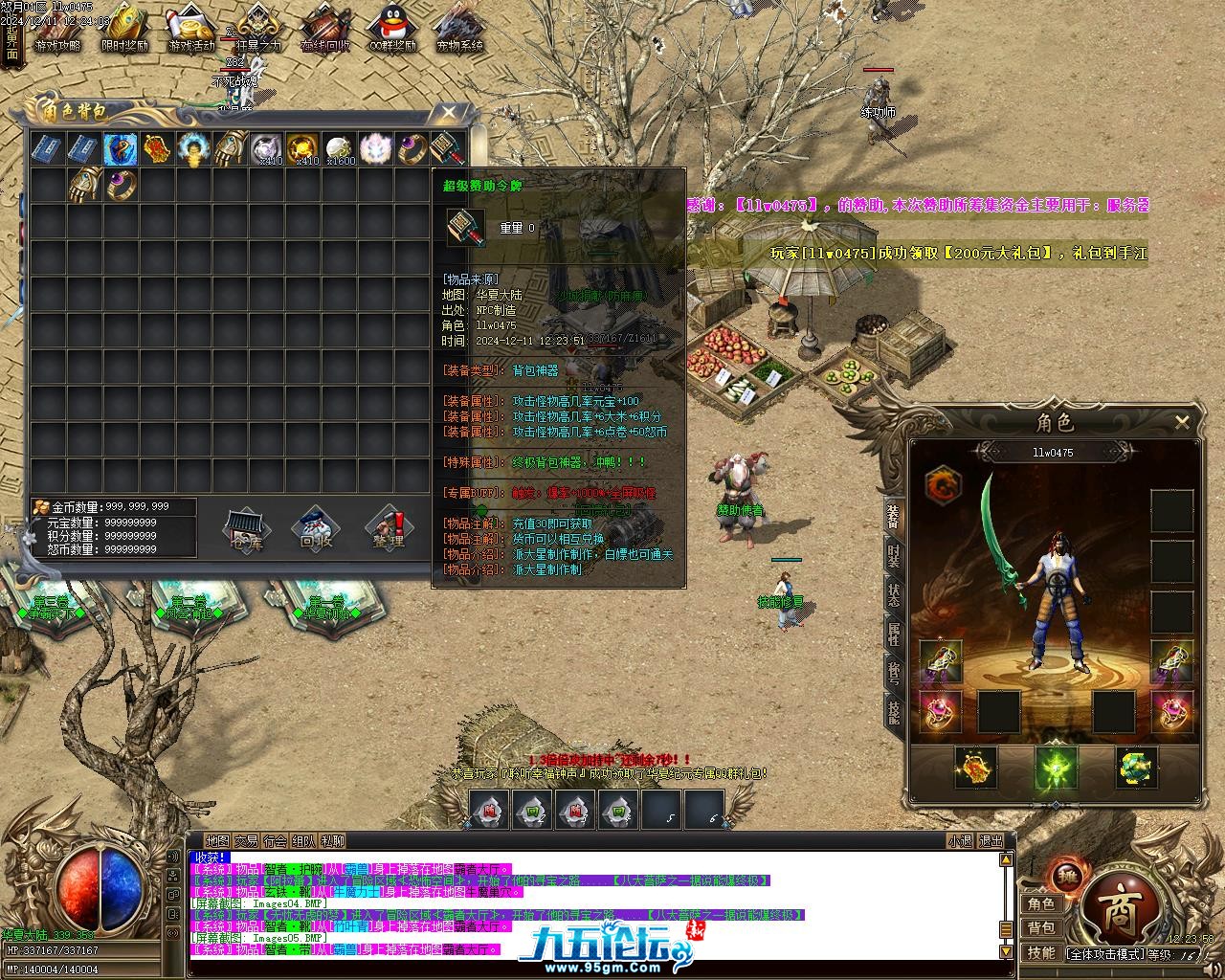Open the 地图 map chat tab
This screenshot has height=980, width=1225.
coord(217,841)
